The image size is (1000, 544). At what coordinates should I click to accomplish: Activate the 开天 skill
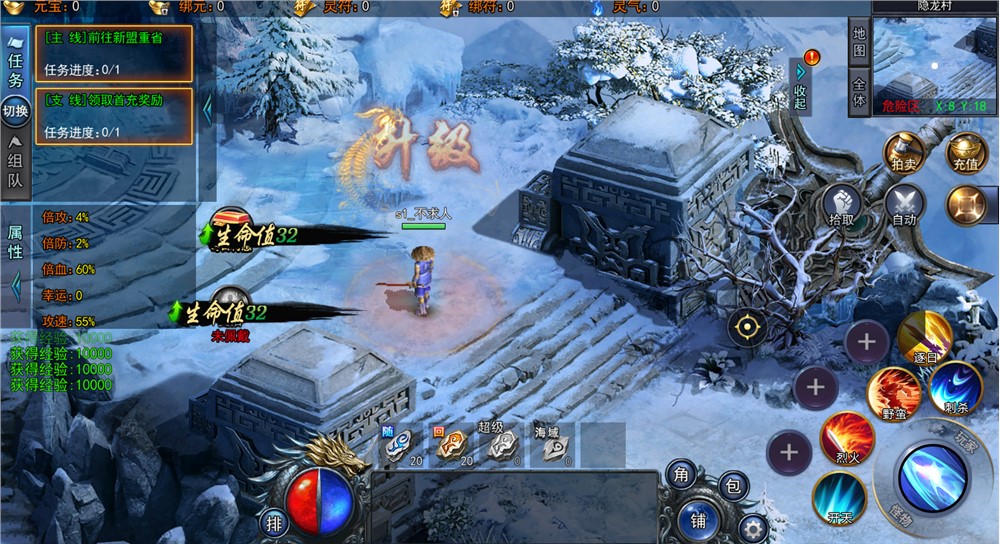pos(838,497)
